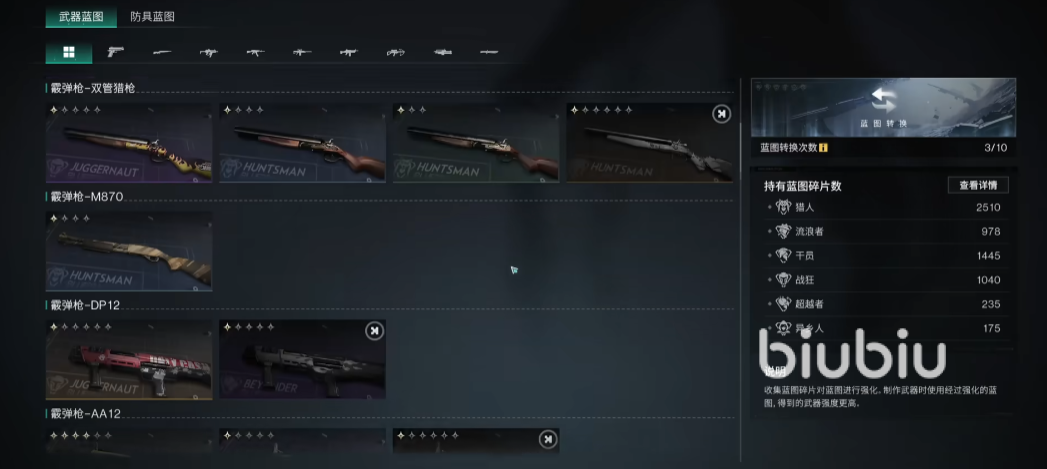This screenshot has height=469, width=1047.
Task: Choose the M870 Huntsman camo shotgun blueprint
Action: (x=129, y=250)
